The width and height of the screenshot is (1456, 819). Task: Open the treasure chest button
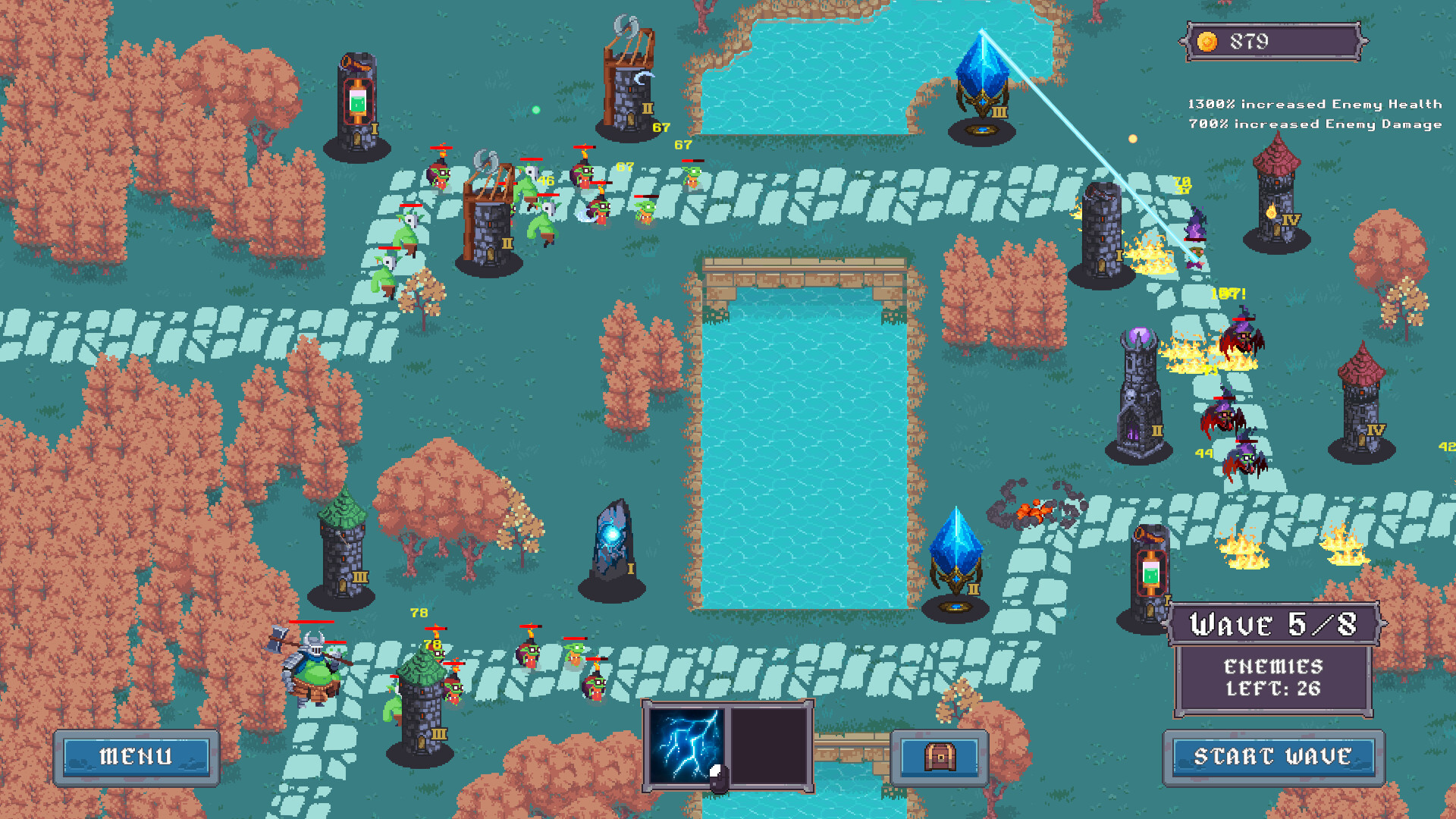[x=940, y=757]
